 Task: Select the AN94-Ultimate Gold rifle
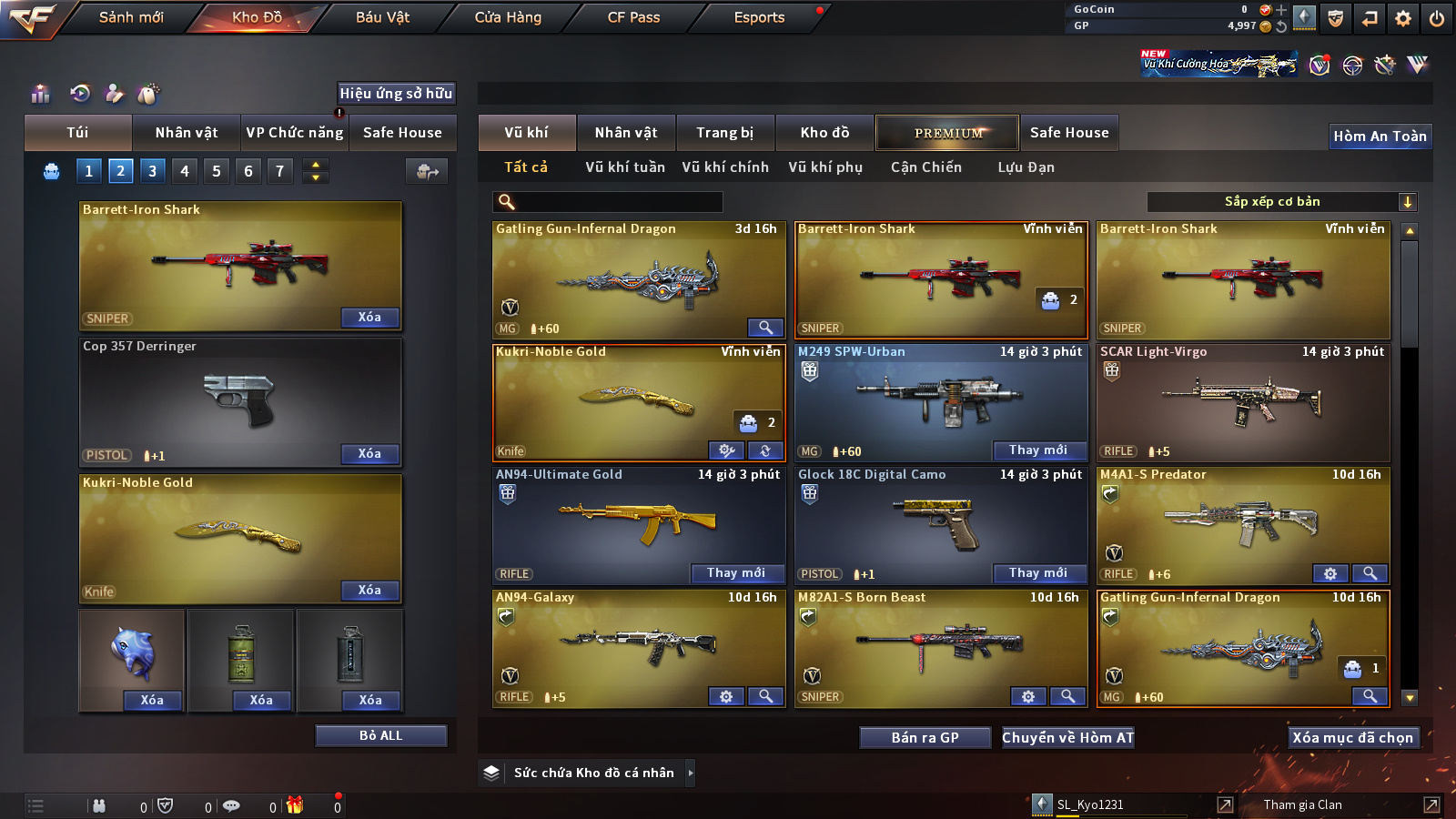(x=638, y=523)
